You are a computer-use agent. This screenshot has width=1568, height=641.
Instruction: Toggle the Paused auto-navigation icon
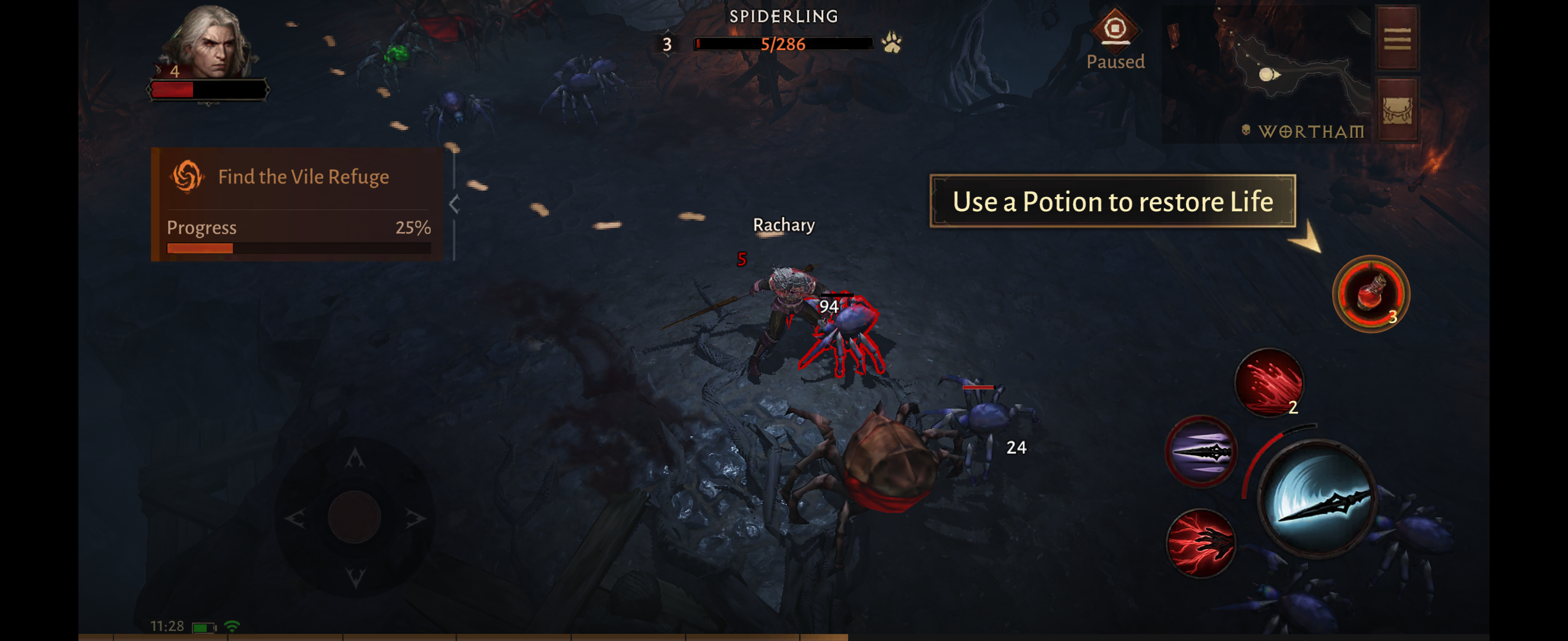coord(1114,29)
